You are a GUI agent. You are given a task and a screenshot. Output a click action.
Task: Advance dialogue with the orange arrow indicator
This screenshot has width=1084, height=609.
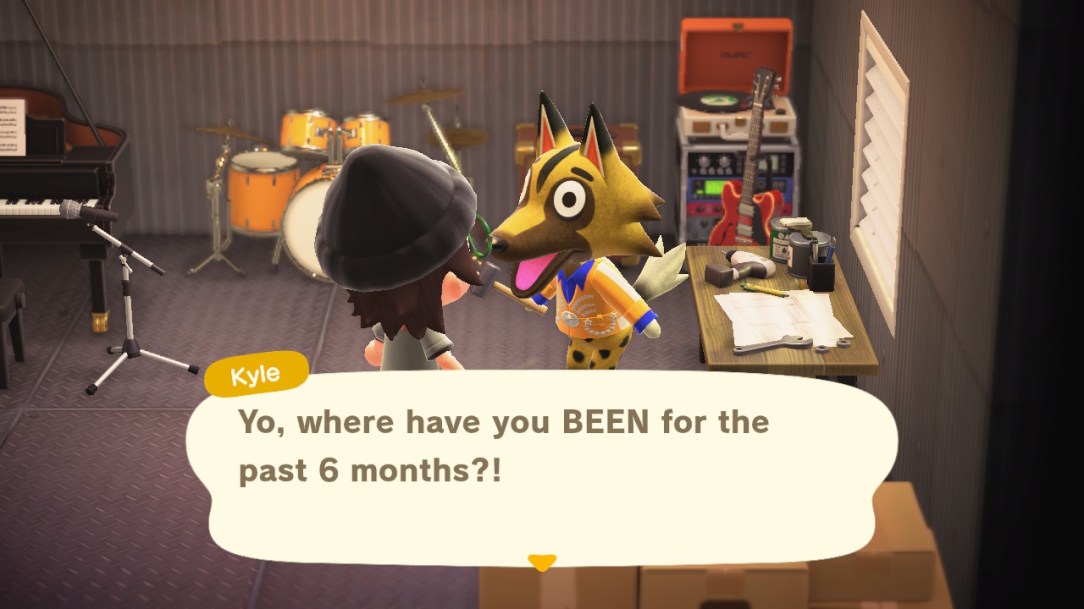coord(541,562)
